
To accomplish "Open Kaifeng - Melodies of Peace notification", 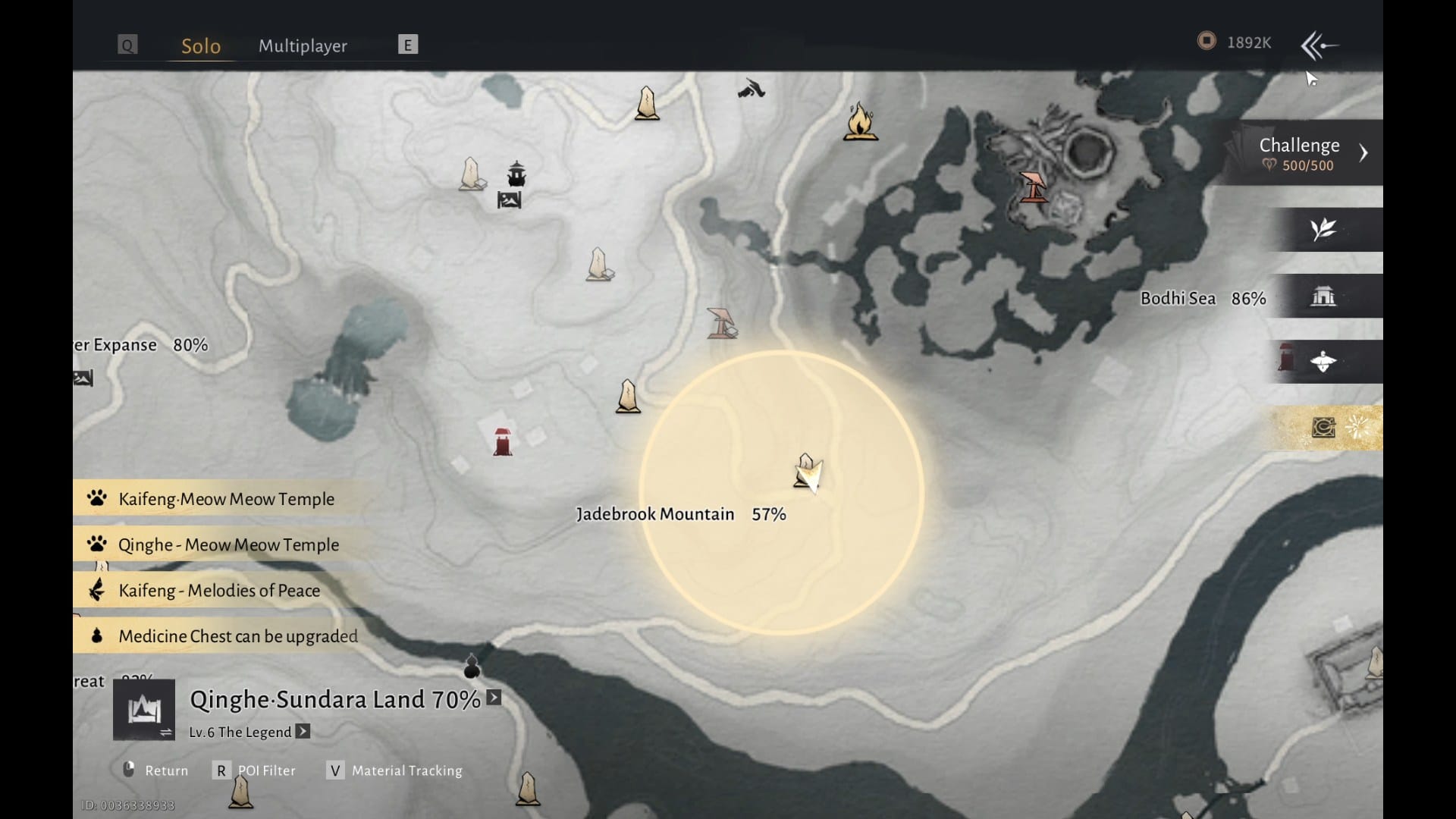I will click(218, 590).
